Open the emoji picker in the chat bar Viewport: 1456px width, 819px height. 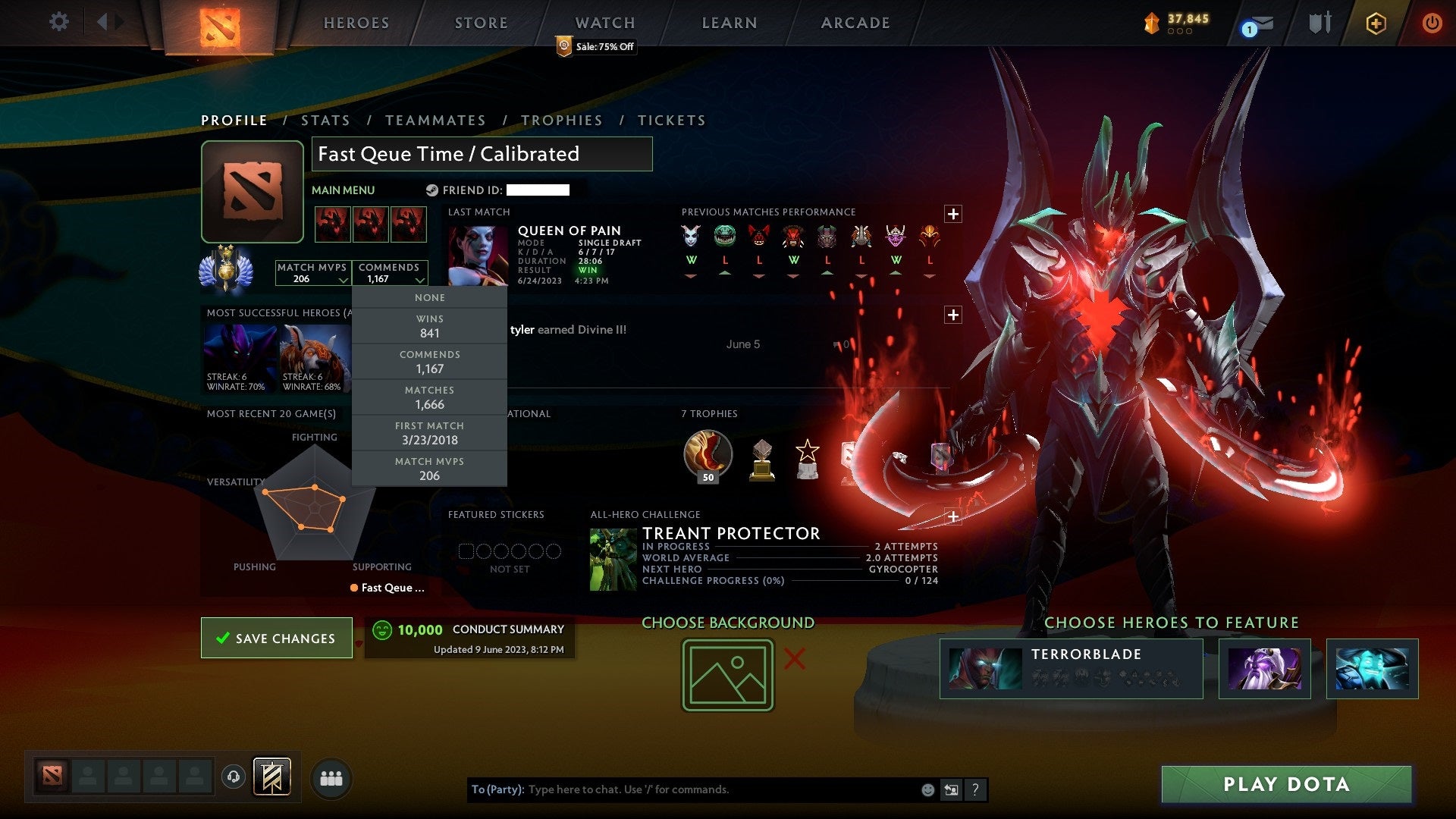(927, 789)
